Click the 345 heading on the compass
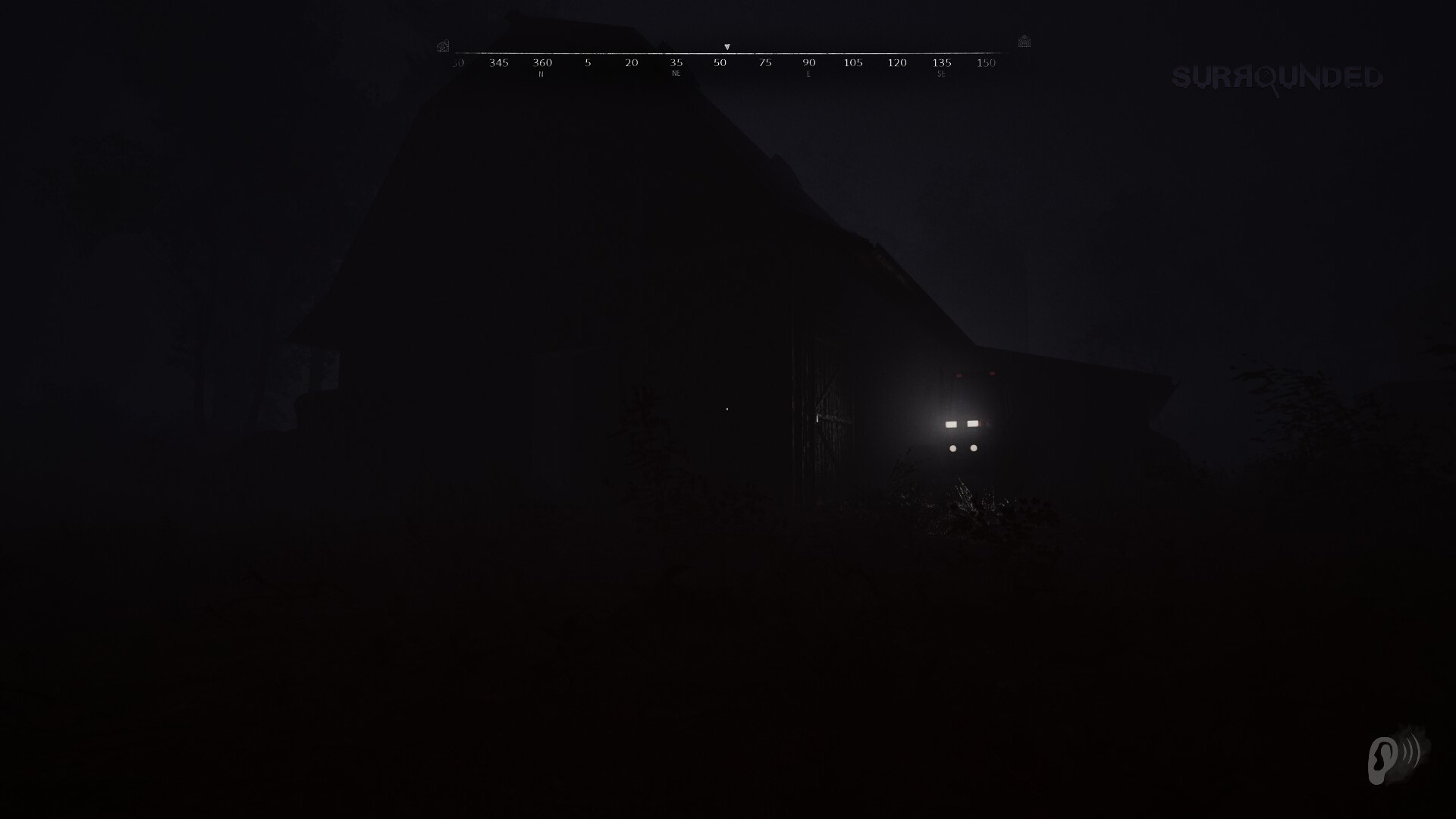Viewport: 1456px width, 819px height. (497, 63)
